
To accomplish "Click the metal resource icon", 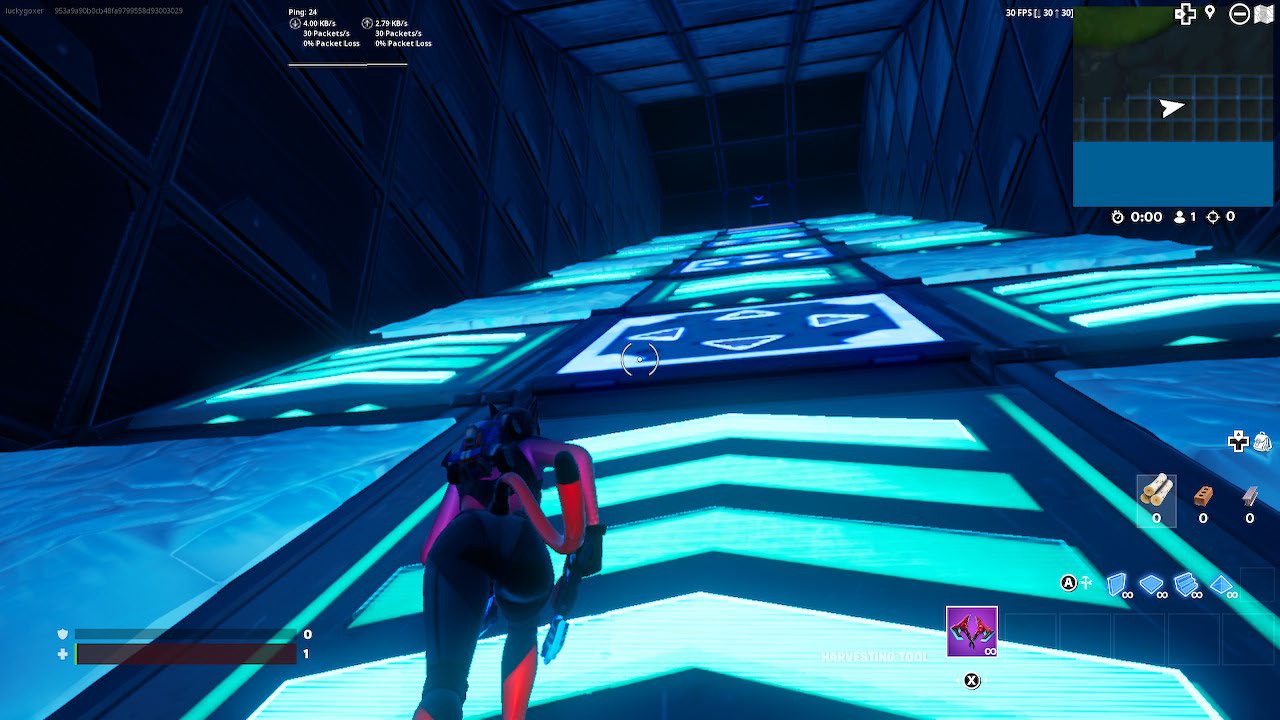I will (1248, 495).
